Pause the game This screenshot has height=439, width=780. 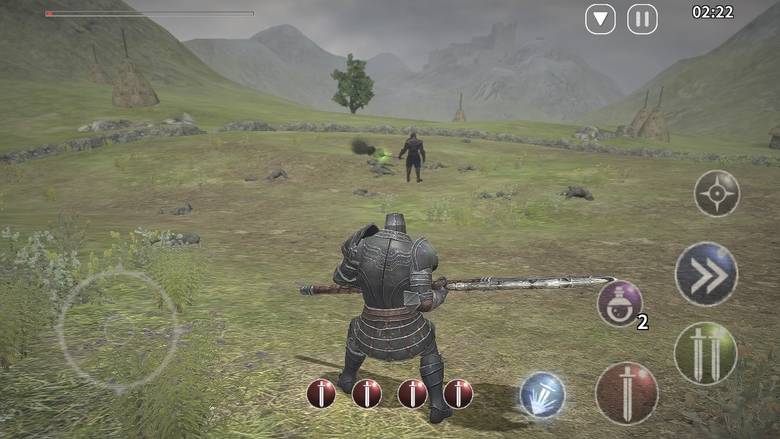tap(642, 19)
